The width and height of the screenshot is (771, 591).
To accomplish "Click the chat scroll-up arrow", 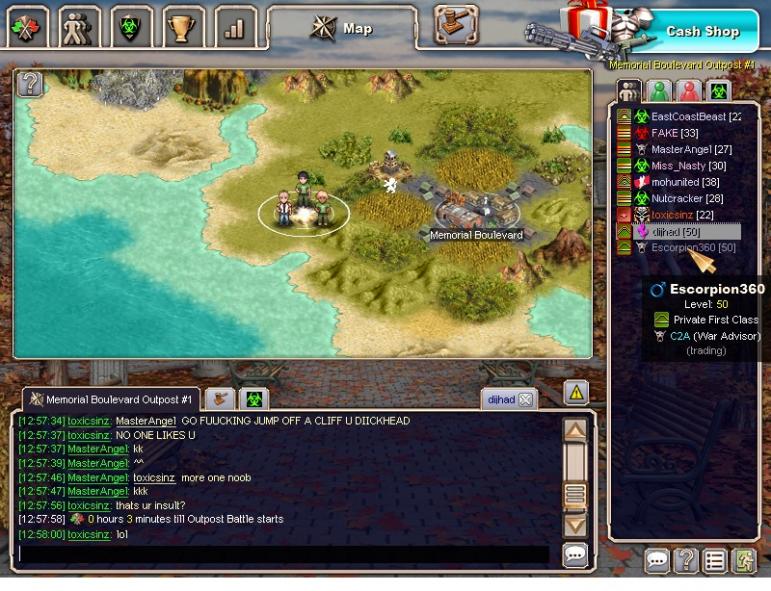I will click(x=575, y=432).
